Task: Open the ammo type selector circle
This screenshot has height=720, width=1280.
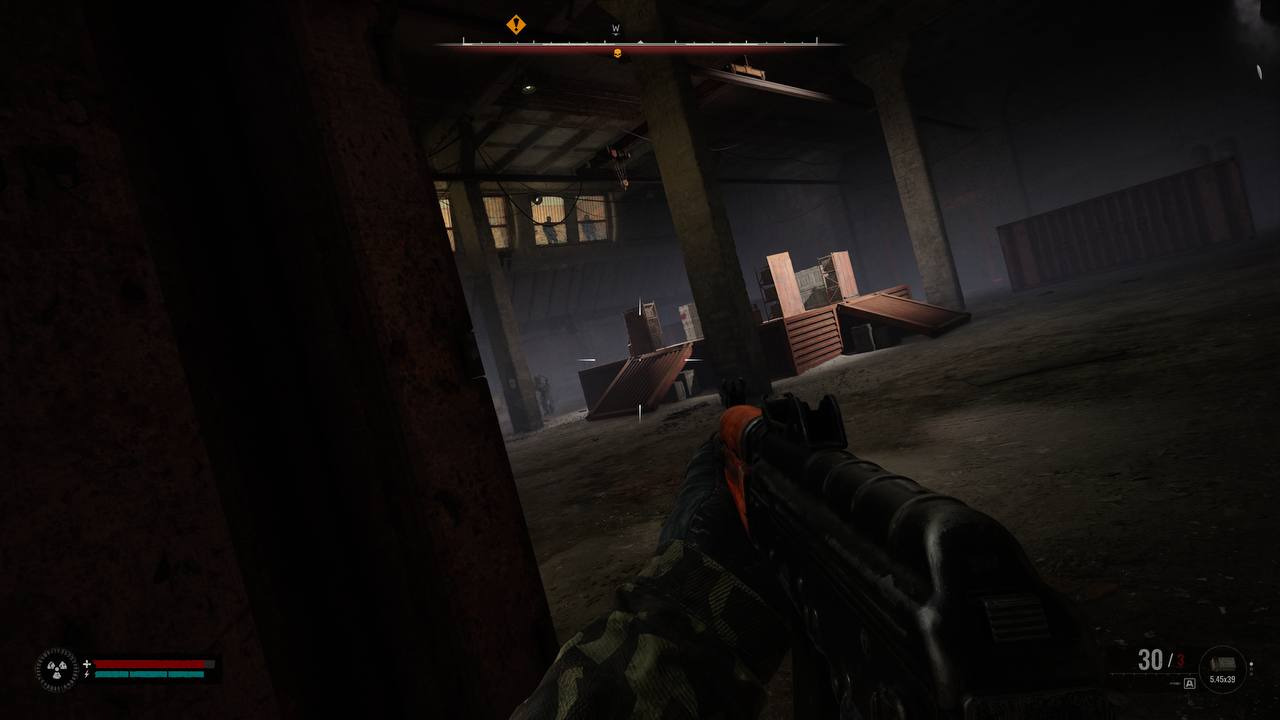Action: [x=1222, y=670]
